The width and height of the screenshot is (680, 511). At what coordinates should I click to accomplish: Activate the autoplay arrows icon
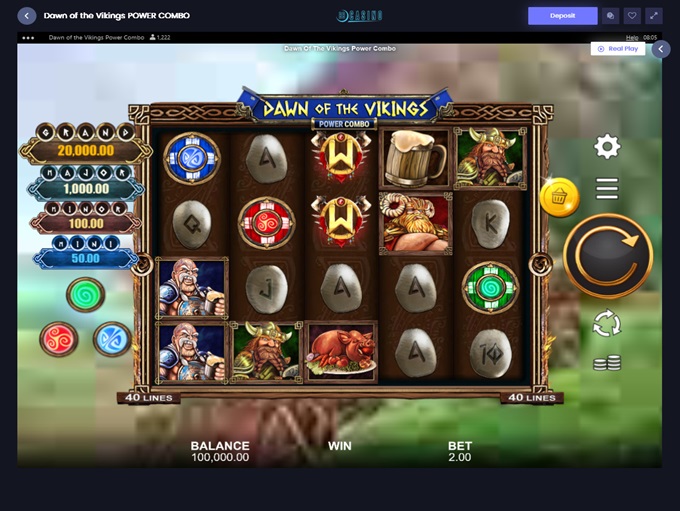(x=607, y=323)
